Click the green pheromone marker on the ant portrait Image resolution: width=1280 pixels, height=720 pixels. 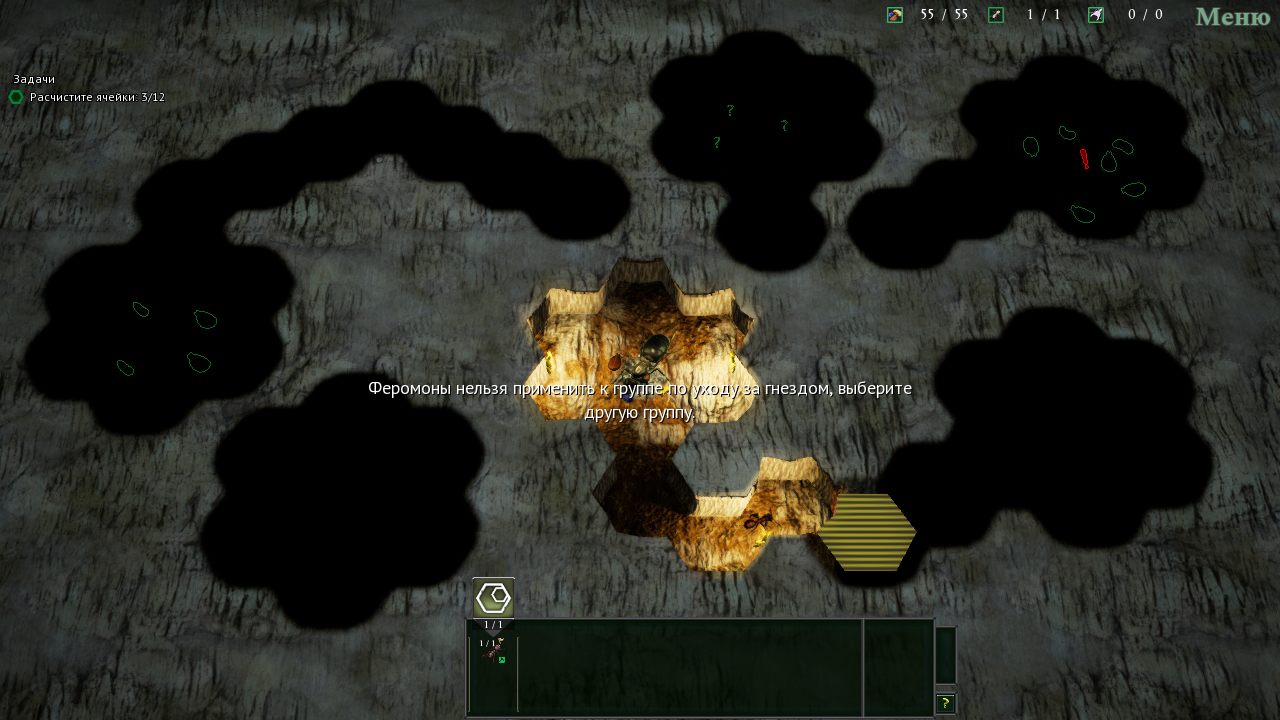click(503, 662)
